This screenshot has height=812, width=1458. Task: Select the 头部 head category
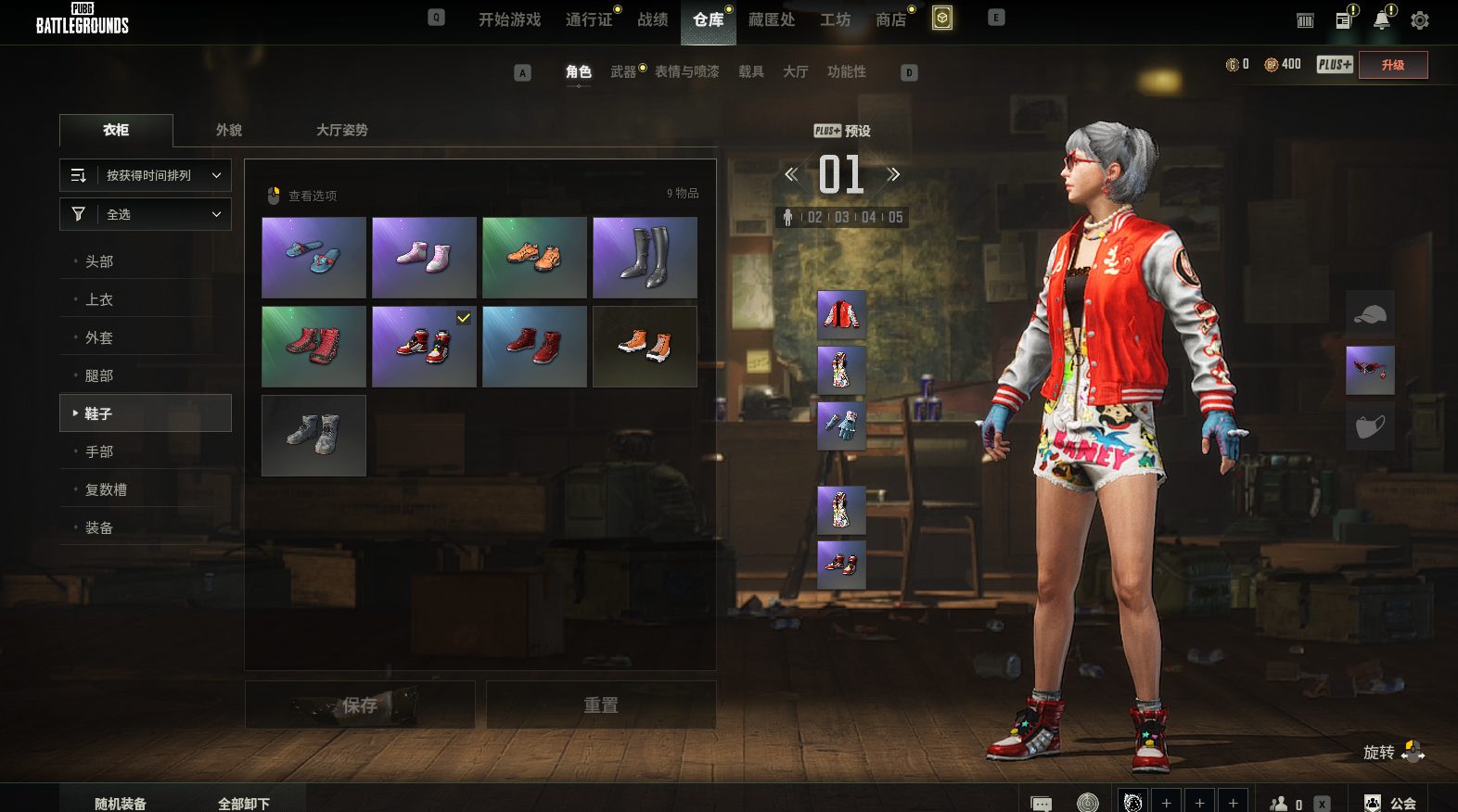(x=99, y=261)
